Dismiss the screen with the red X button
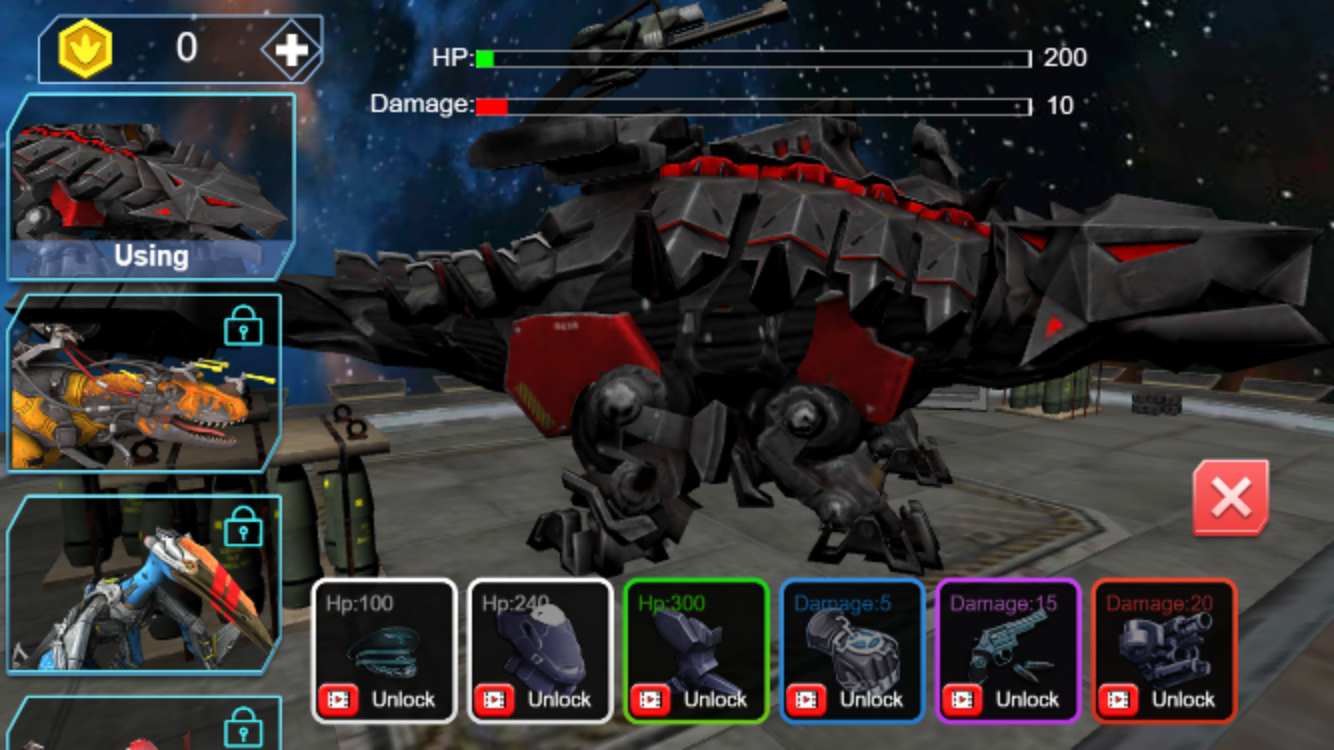 pos(1229,497)
